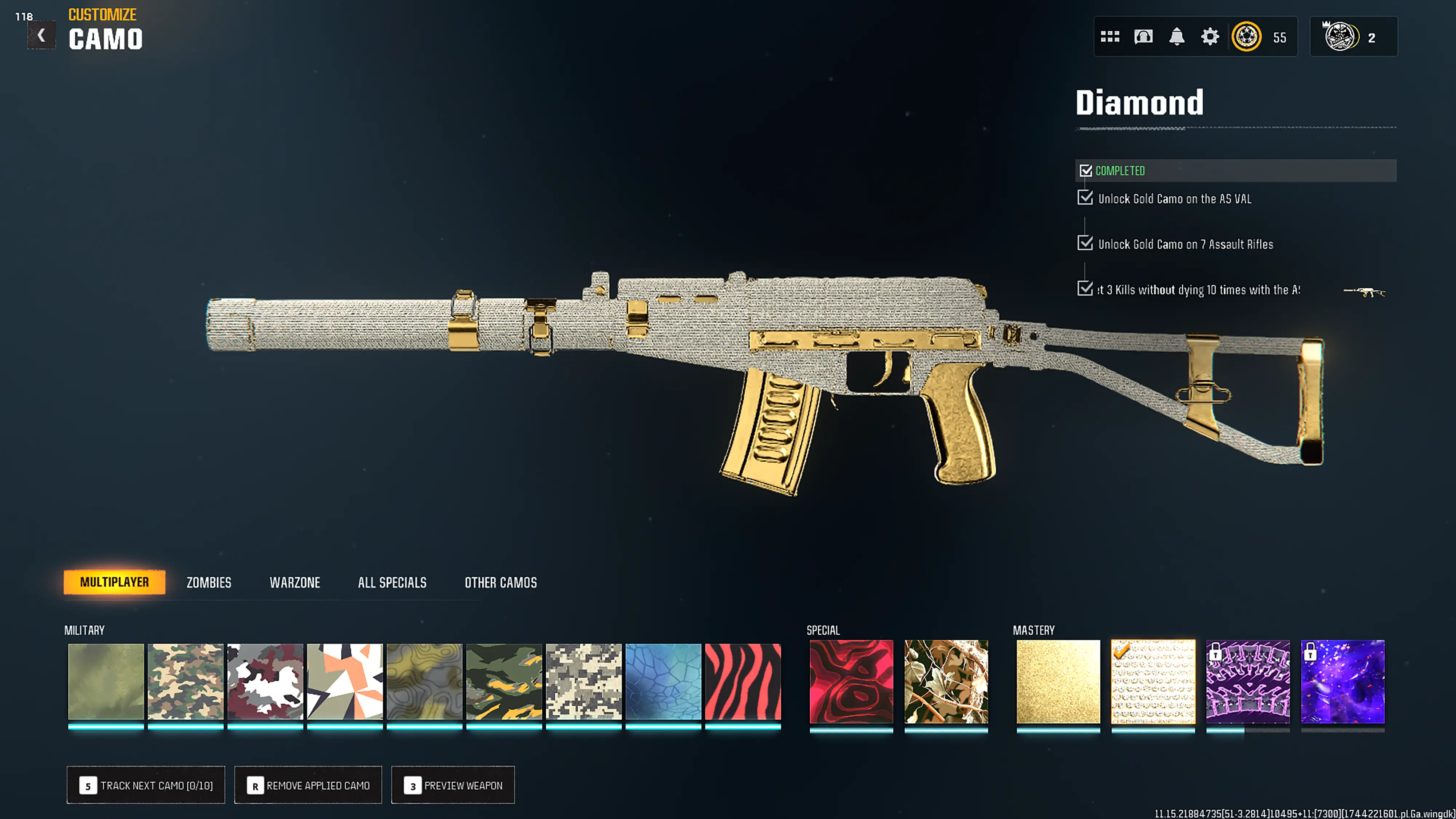Choose the Diamond mastery camo tile
Screen dimensions: 1456x819
[1153, 681]
